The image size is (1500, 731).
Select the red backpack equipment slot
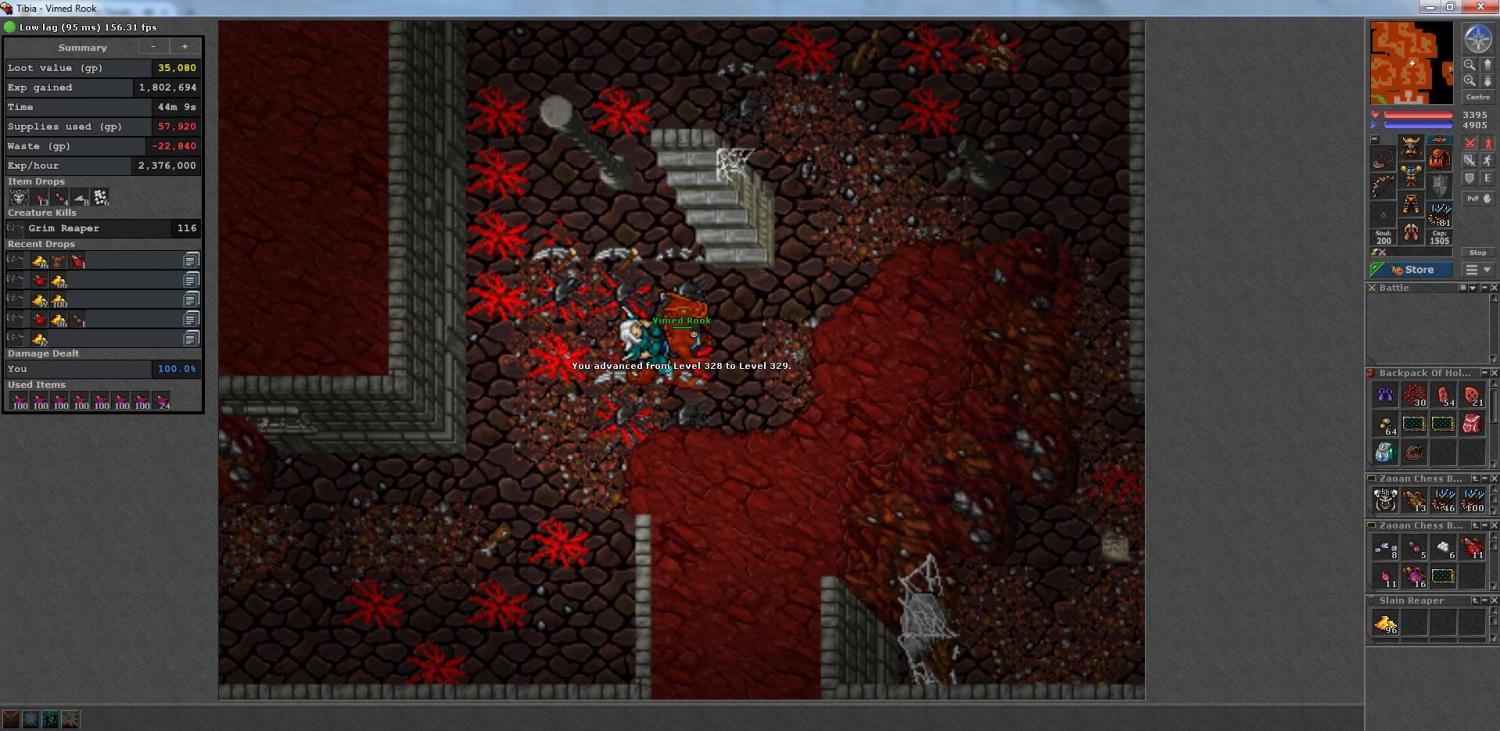1438,158
